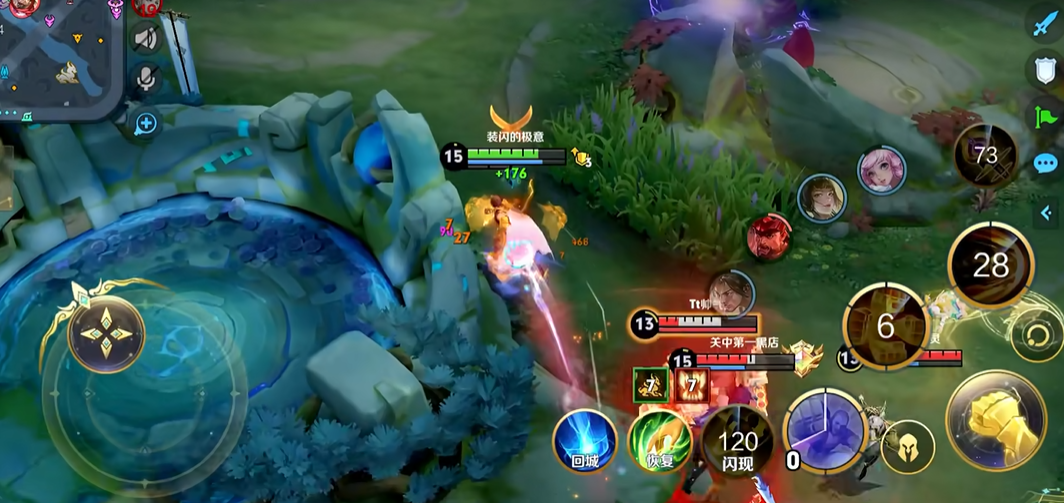The image size is (1064, 503).
Task: Open the blue quick chat bubble
Action: [1046, 163]
